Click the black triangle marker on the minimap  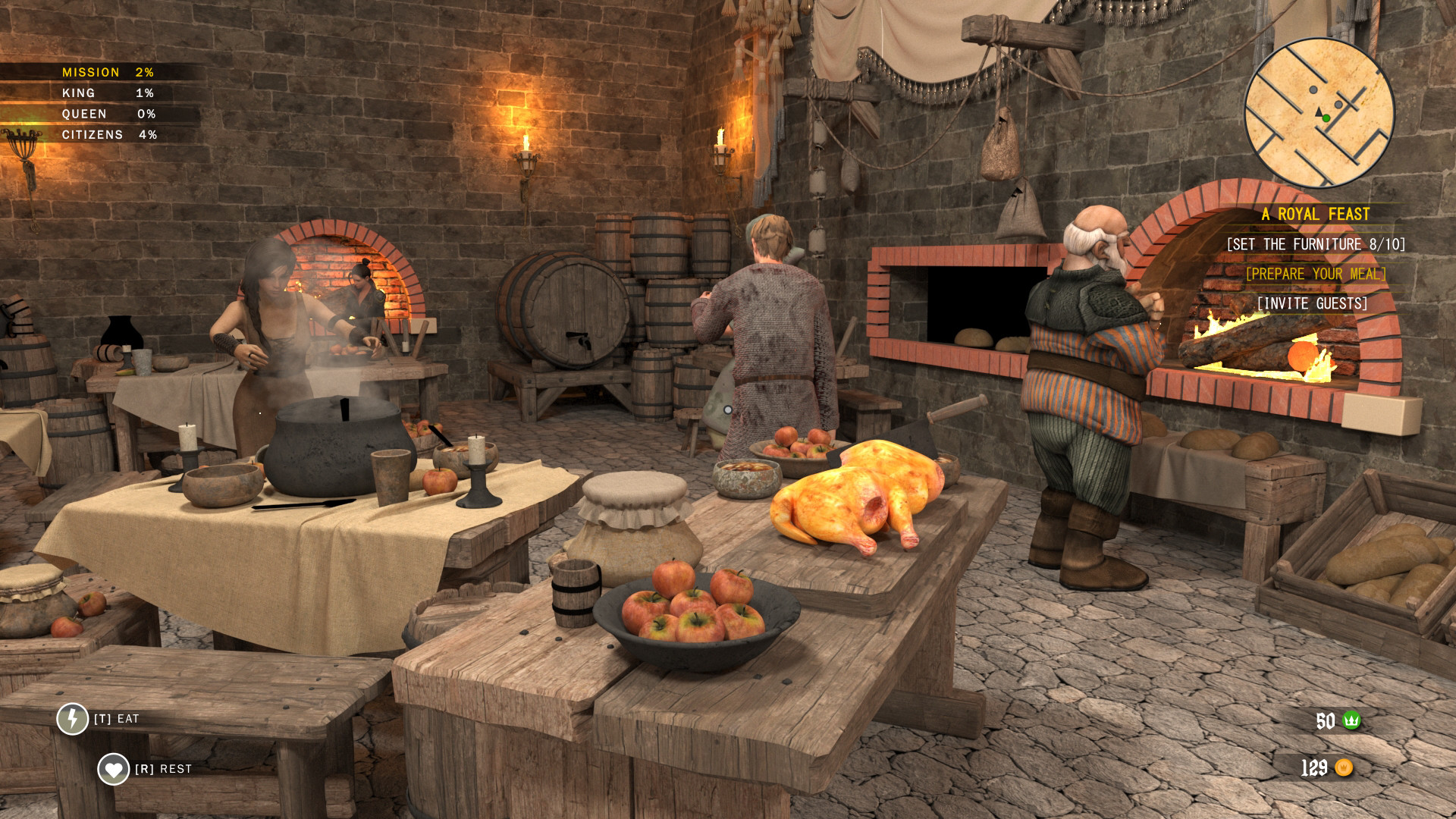(1319, 112)
